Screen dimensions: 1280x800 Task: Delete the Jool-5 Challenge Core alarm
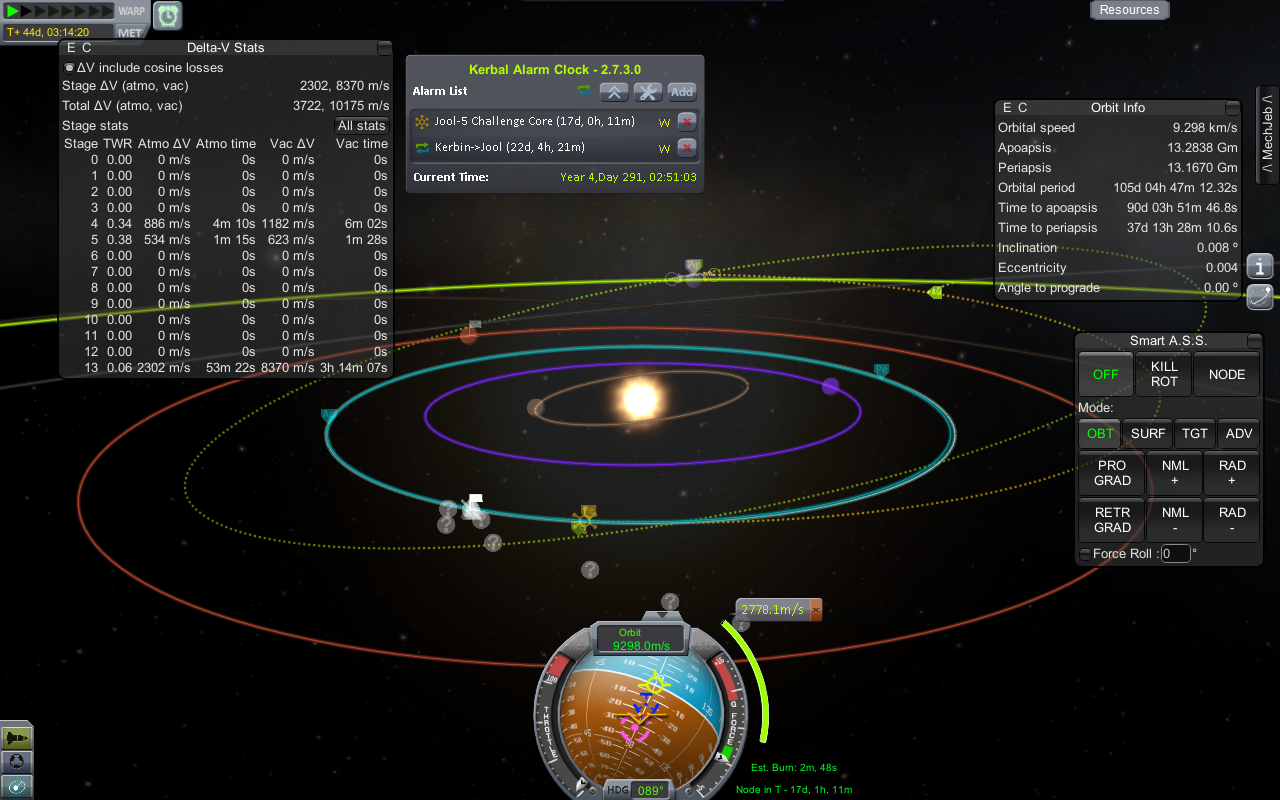pyautogui.click(x=687, y=122)
